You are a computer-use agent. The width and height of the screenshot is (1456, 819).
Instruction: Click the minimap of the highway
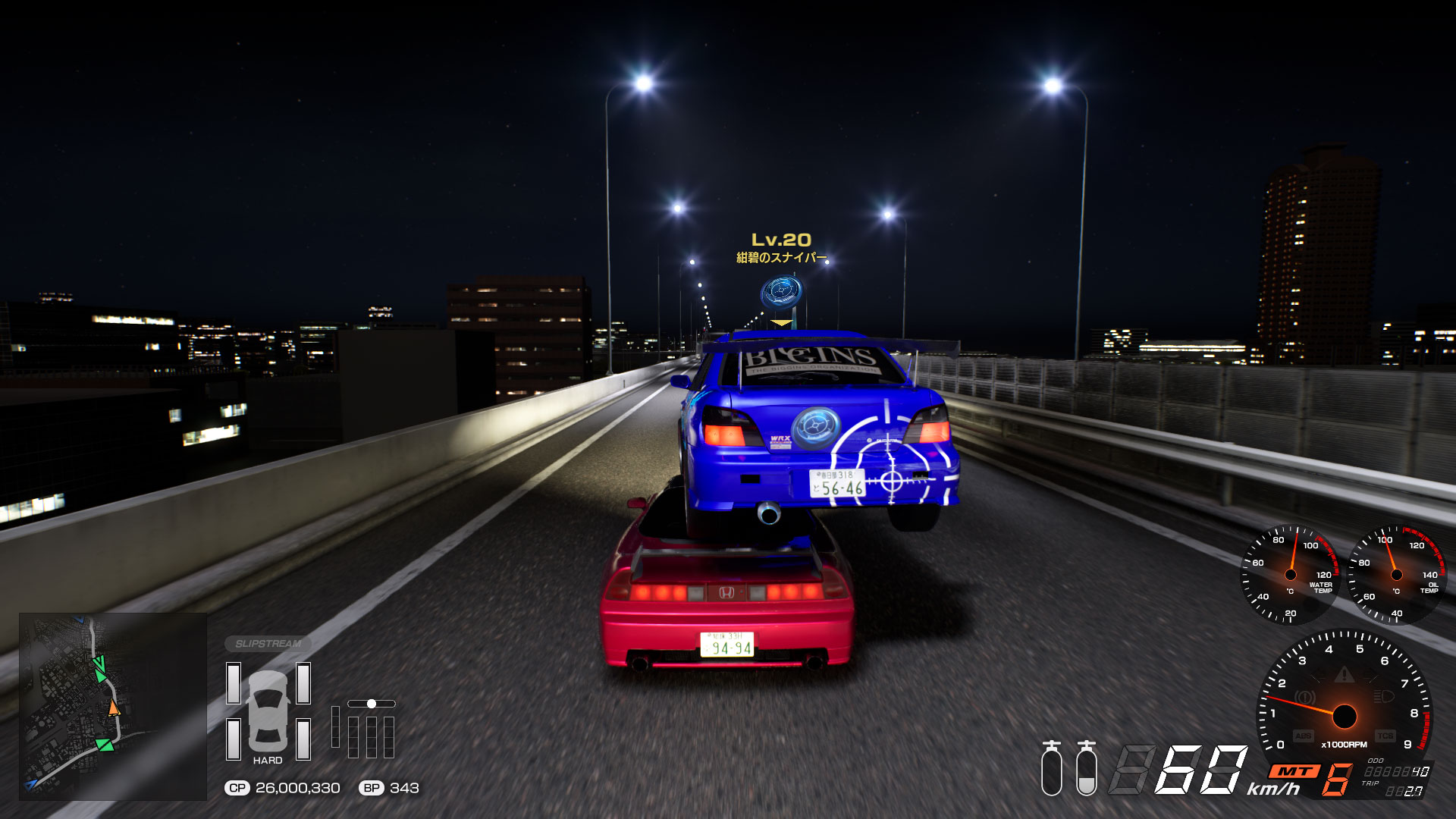click(x=112, y=706)
